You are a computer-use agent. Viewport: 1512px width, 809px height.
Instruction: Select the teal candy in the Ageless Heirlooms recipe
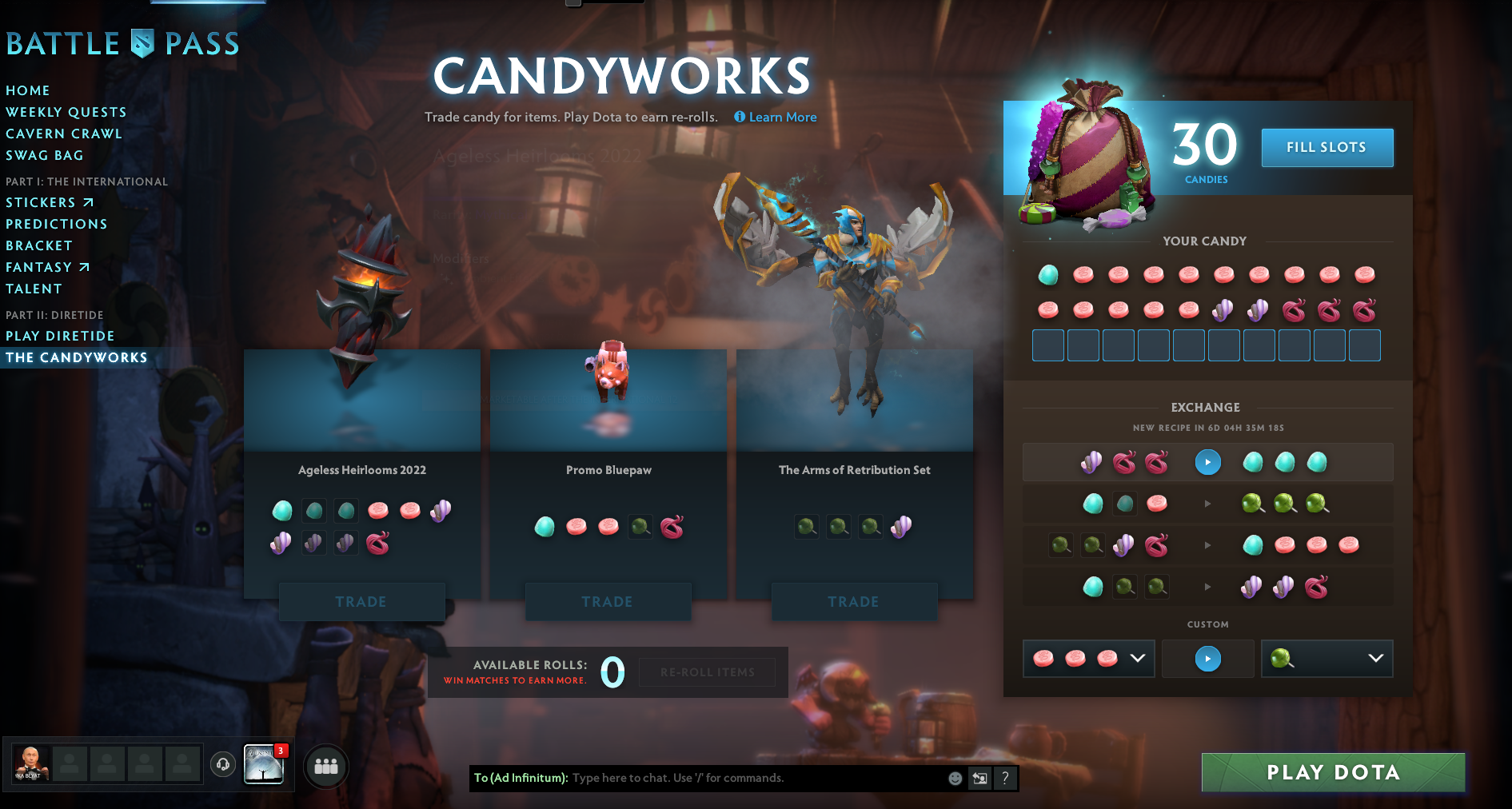point(281,510)
